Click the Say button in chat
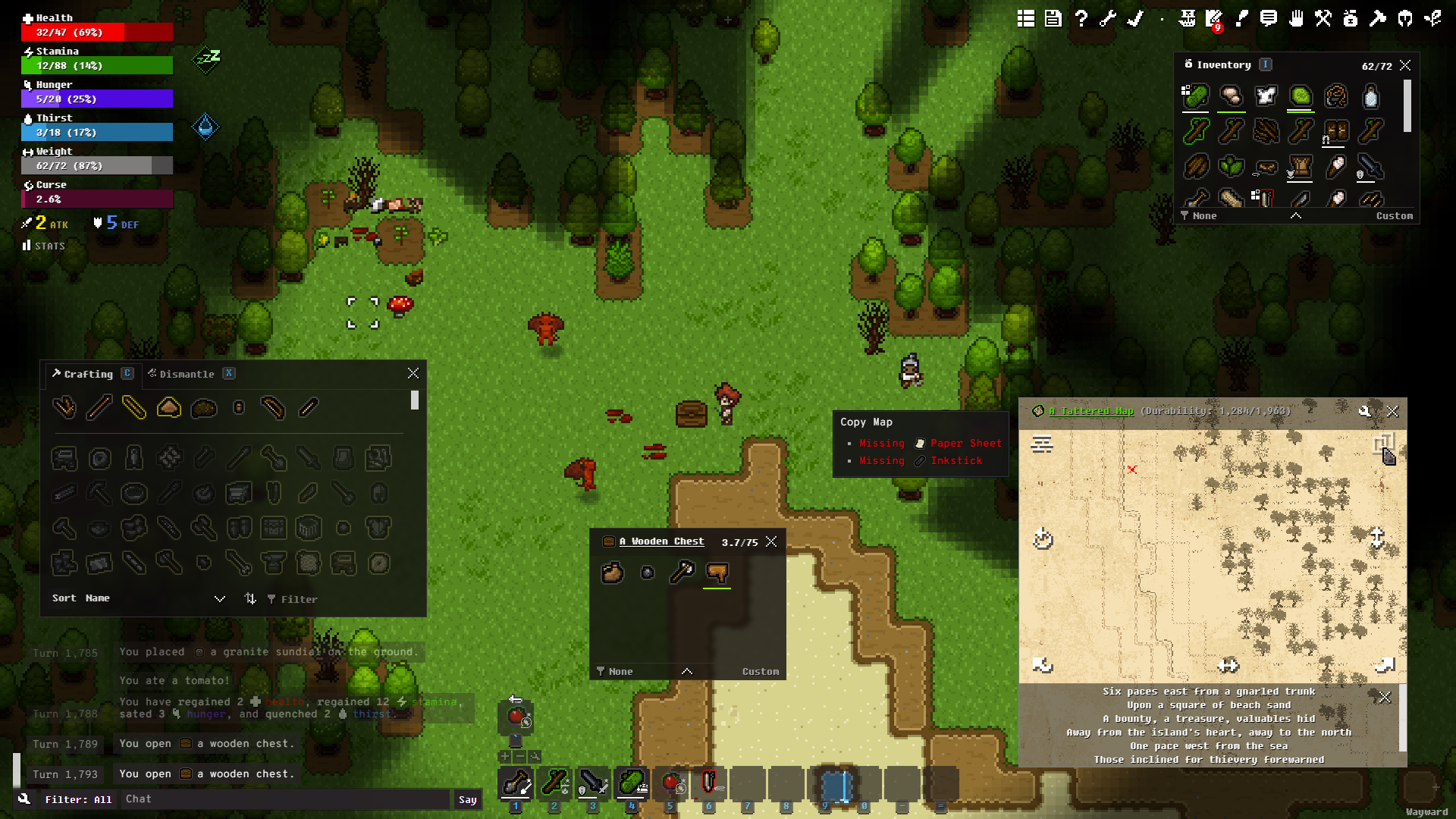 pos(467,799)
